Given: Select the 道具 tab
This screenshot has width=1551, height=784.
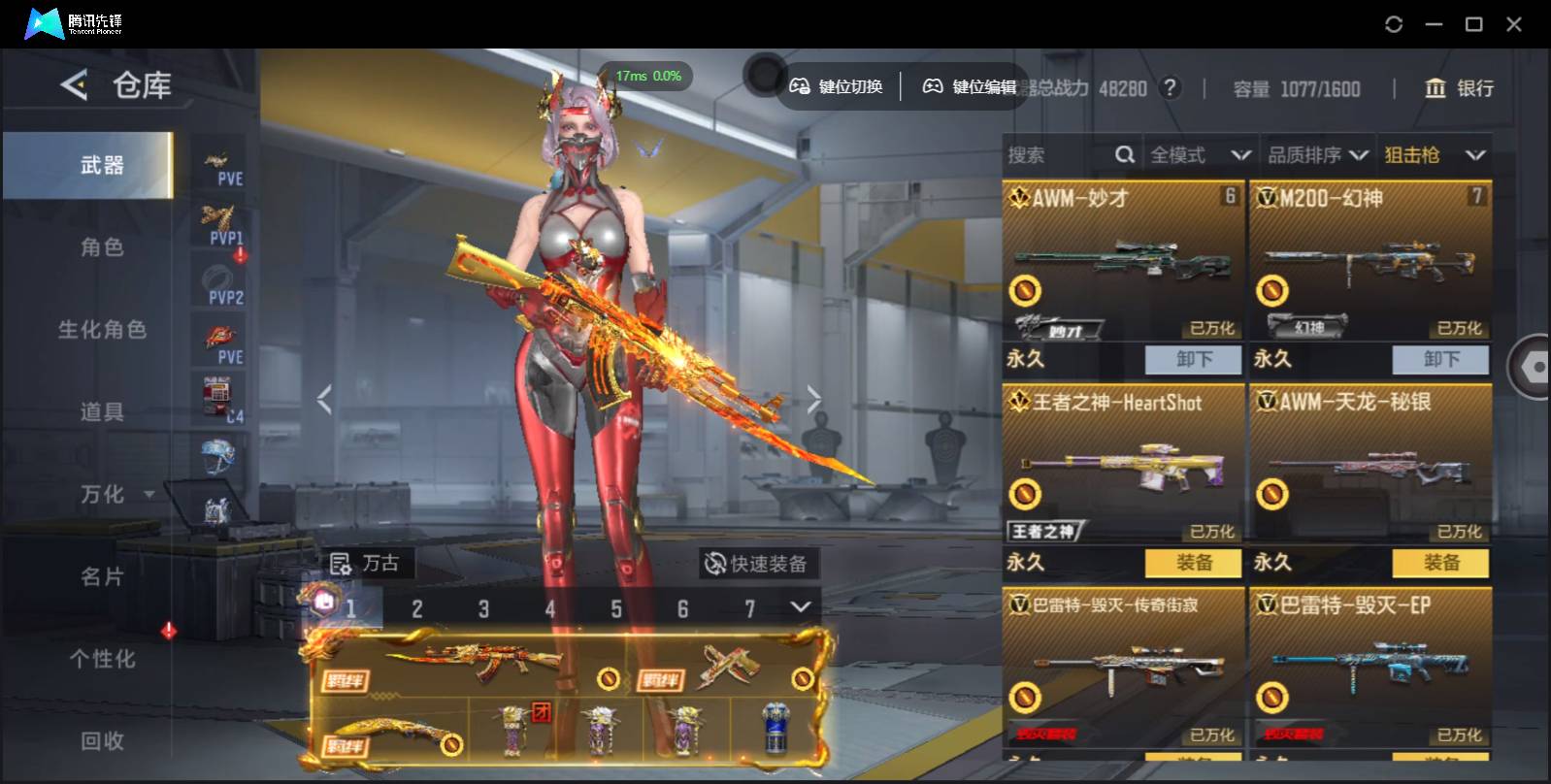Looking at the screenshot, I should 102,412.
